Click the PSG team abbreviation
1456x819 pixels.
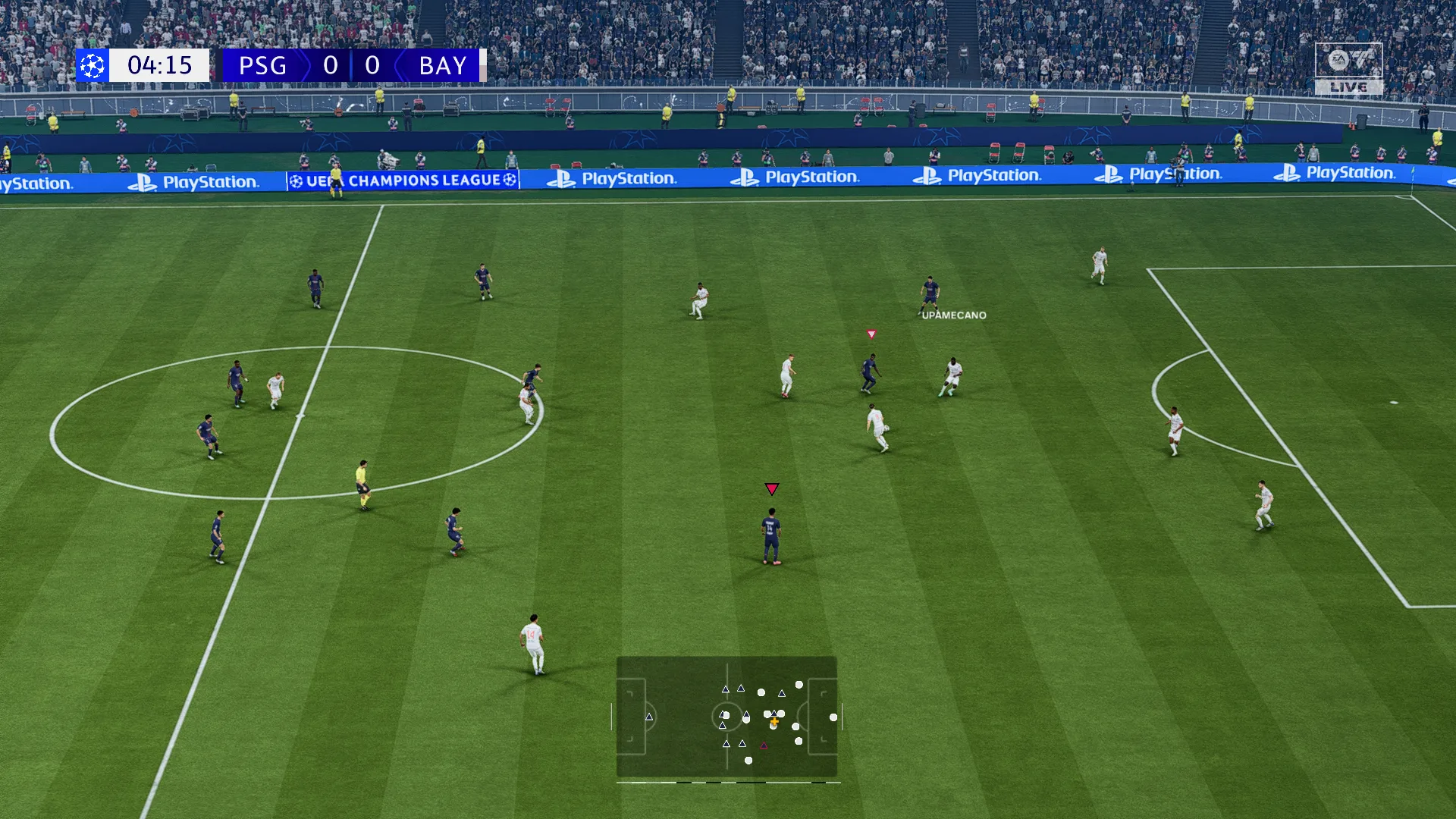pos(262,66)
